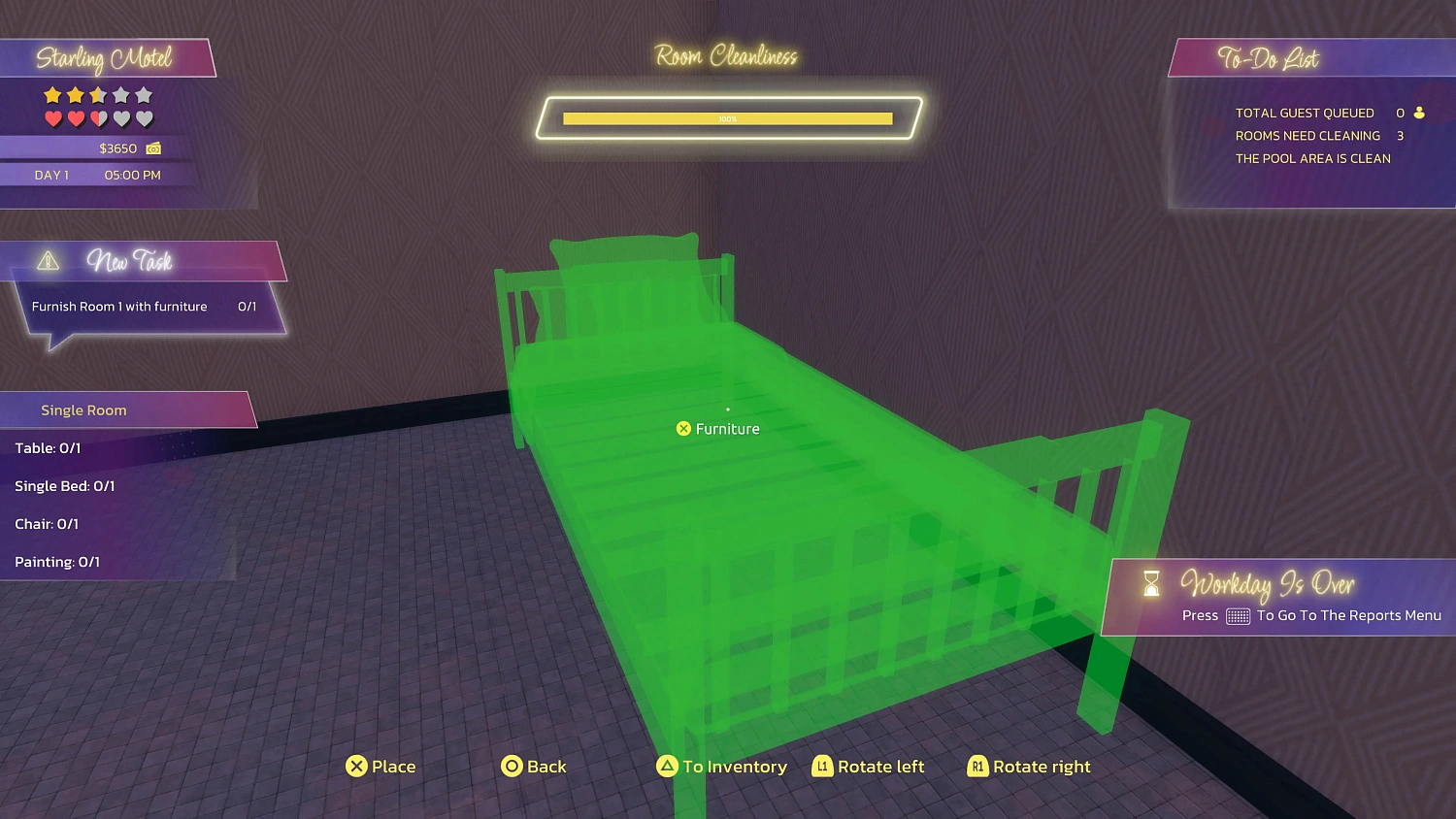
Task: Click the Rooms Need Cleaning entry
Action: point(1308,136)
